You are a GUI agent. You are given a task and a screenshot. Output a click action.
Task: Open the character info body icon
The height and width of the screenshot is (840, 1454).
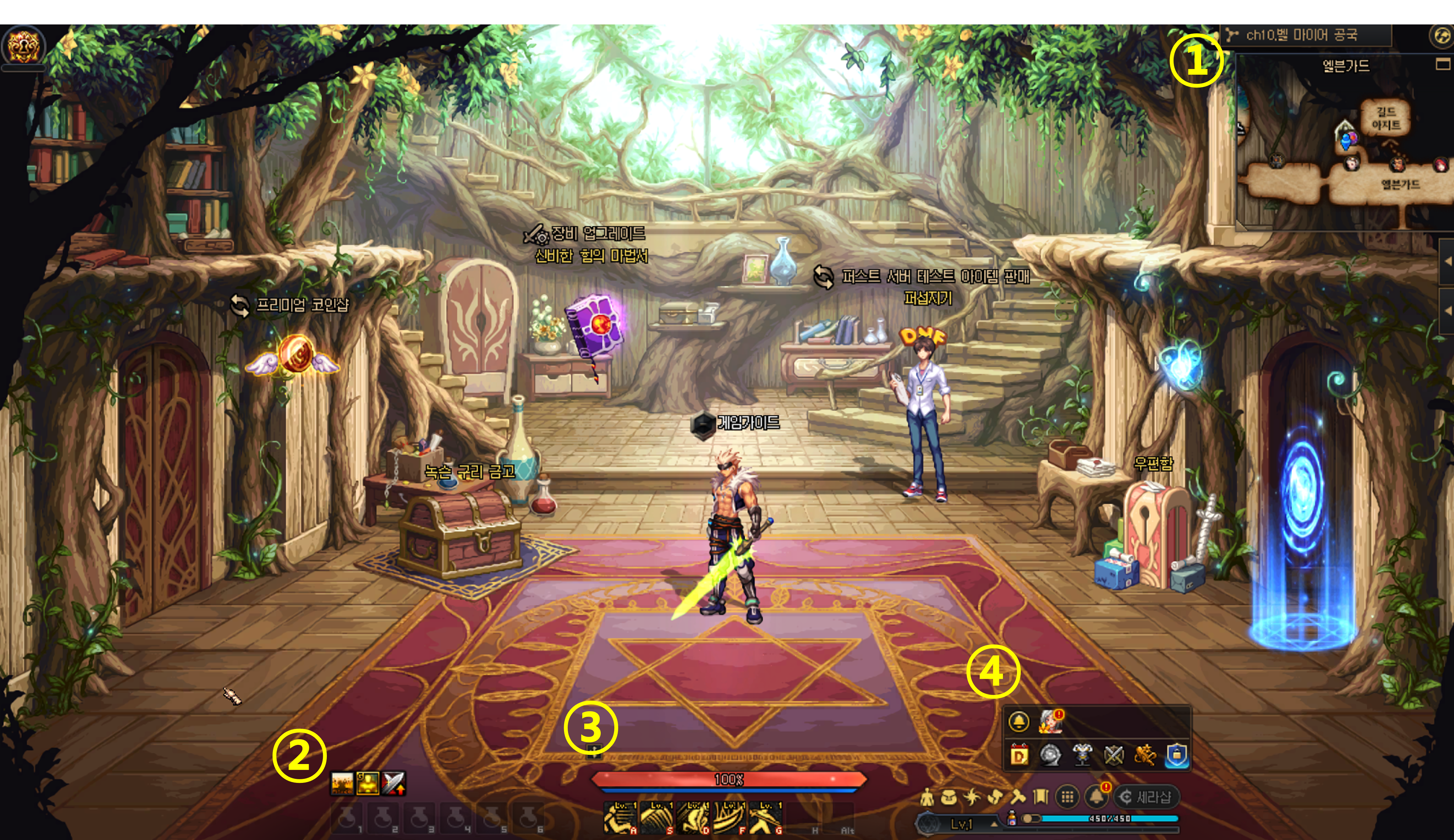pyautogui.click(x=927, y=797)
